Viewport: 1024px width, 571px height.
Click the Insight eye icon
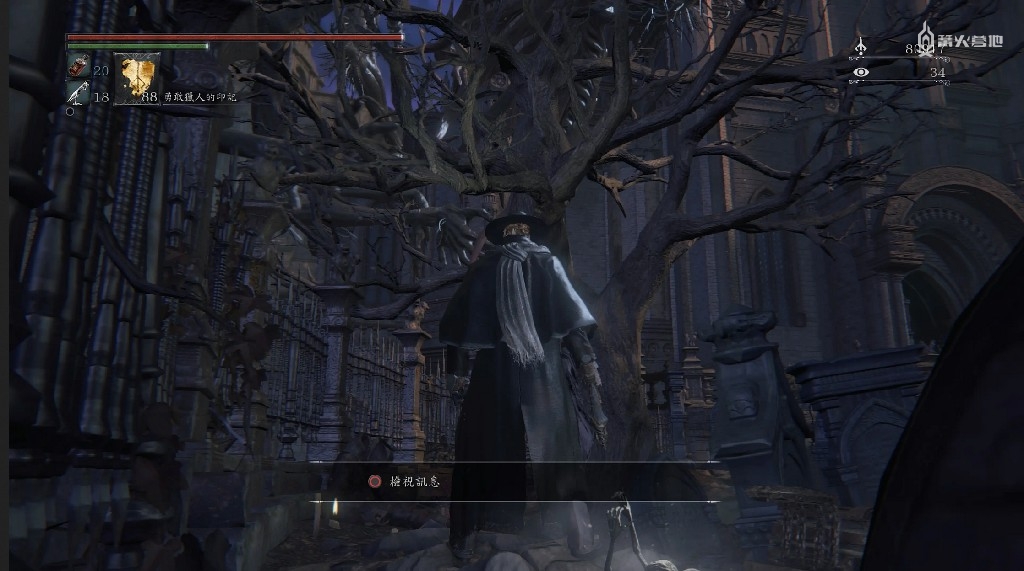pos(861,72)
